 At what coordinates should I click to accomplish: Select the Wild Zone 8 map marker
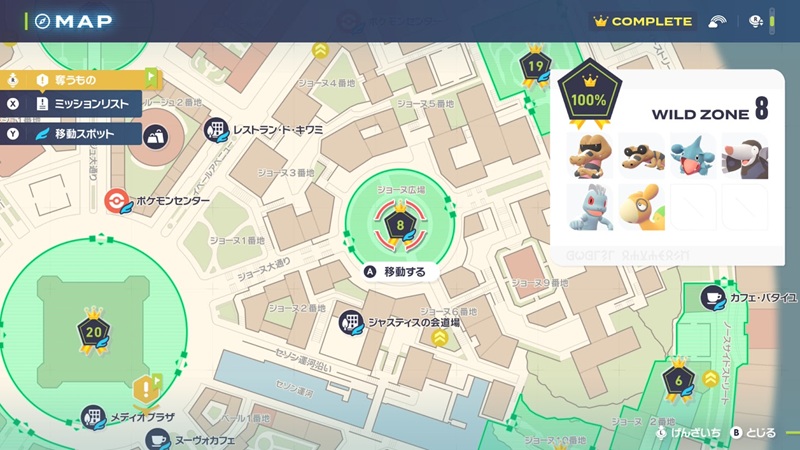pyautogui.click(x=400, y=227)
